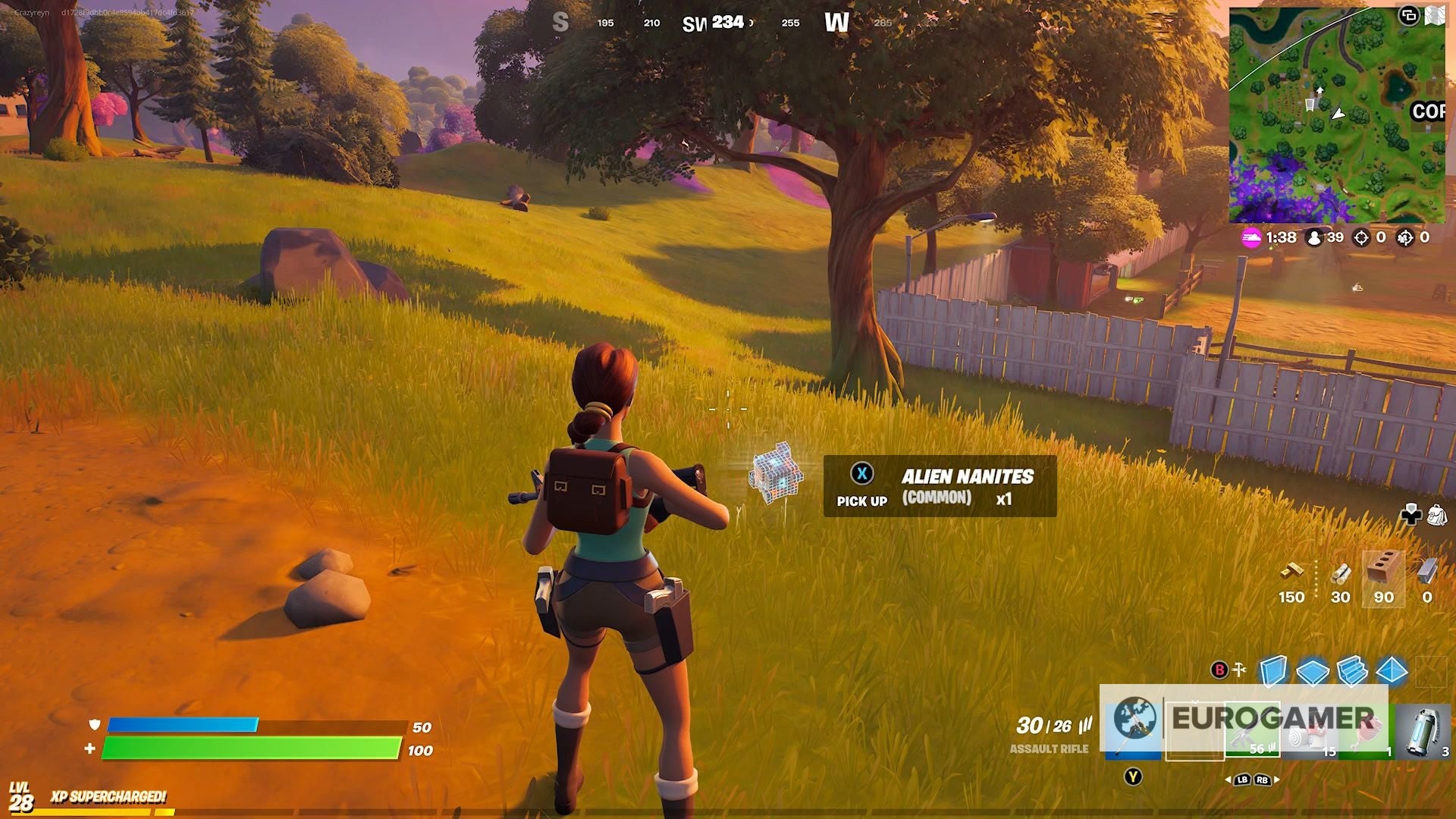Click the player count icon showing 39

click(1313, 239)
